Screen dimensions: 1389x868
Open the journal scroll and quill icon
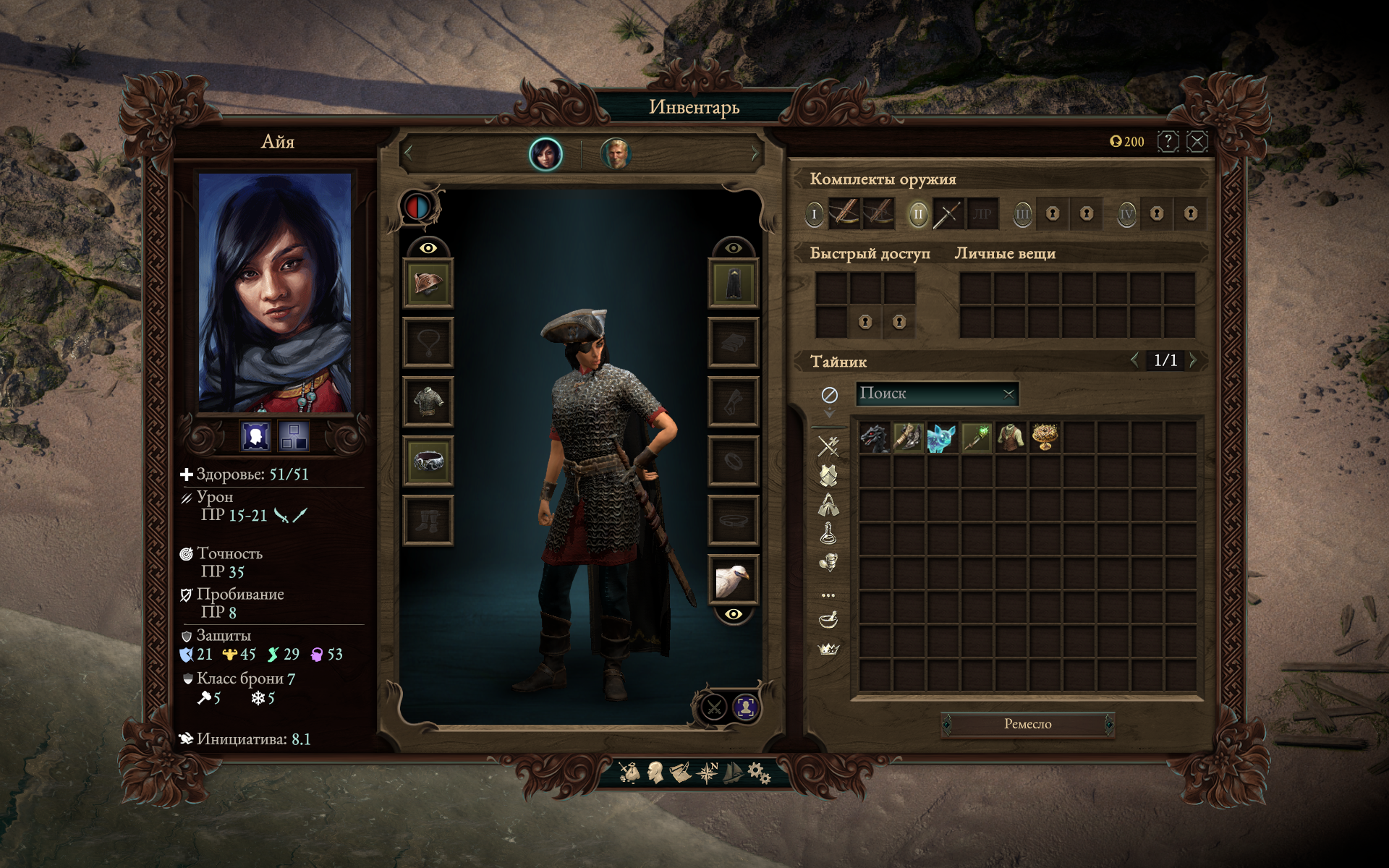pos(680,773)
